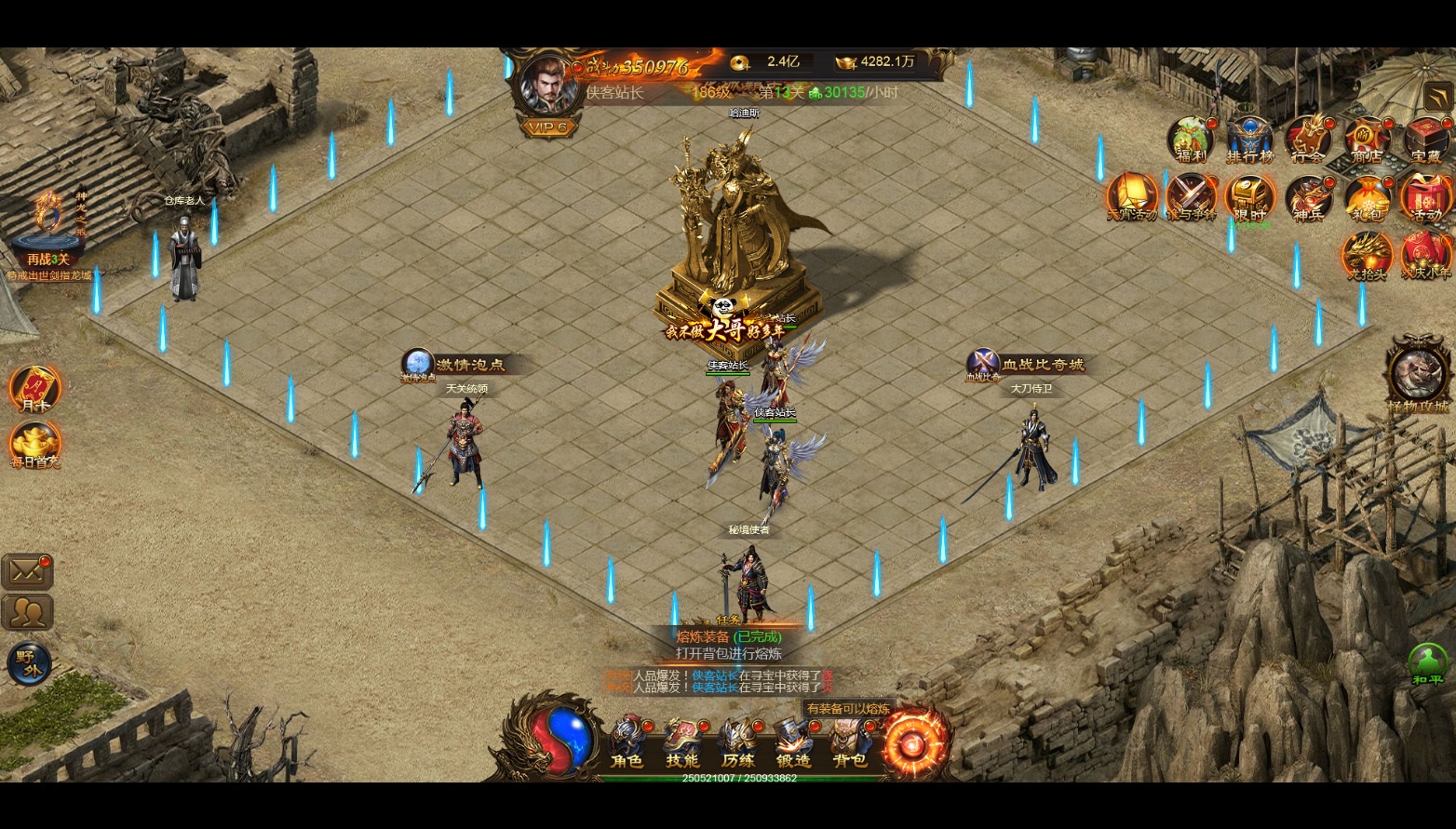
Task: Open the 限时 limited-time golden chest
Action: pos(1249,197)
